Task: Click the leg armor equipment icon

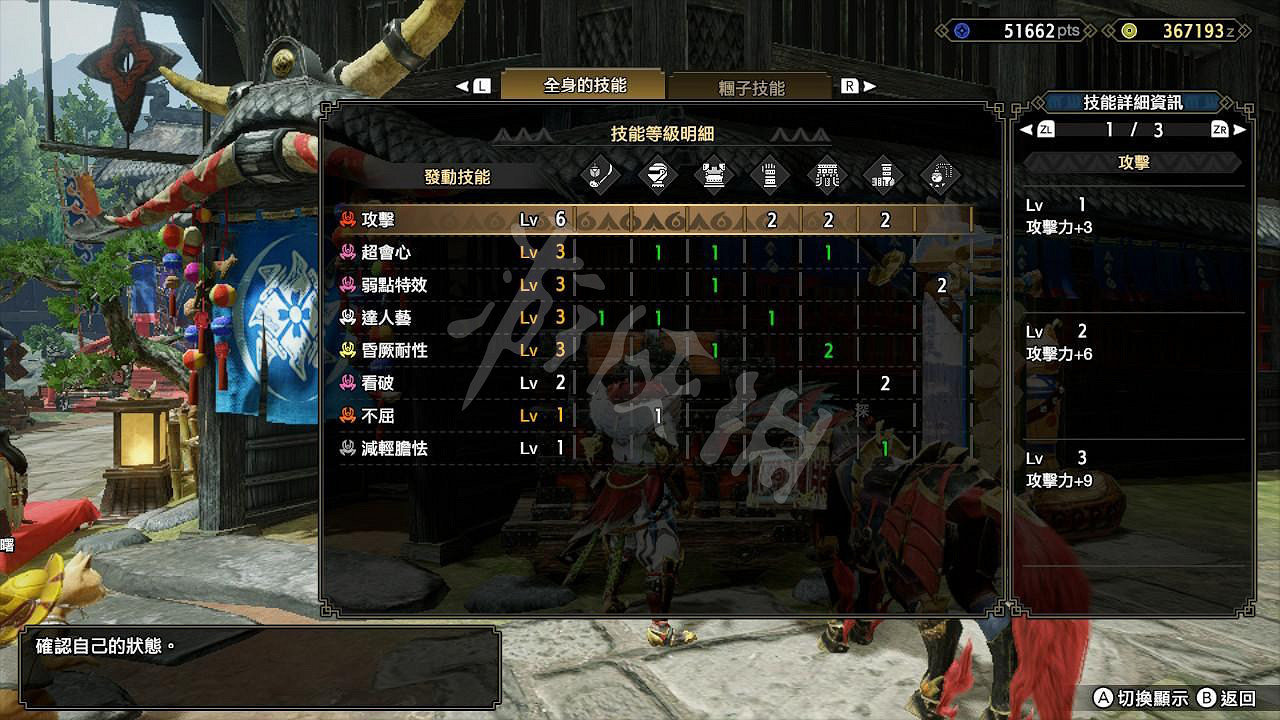Action: tap(885, 175)
